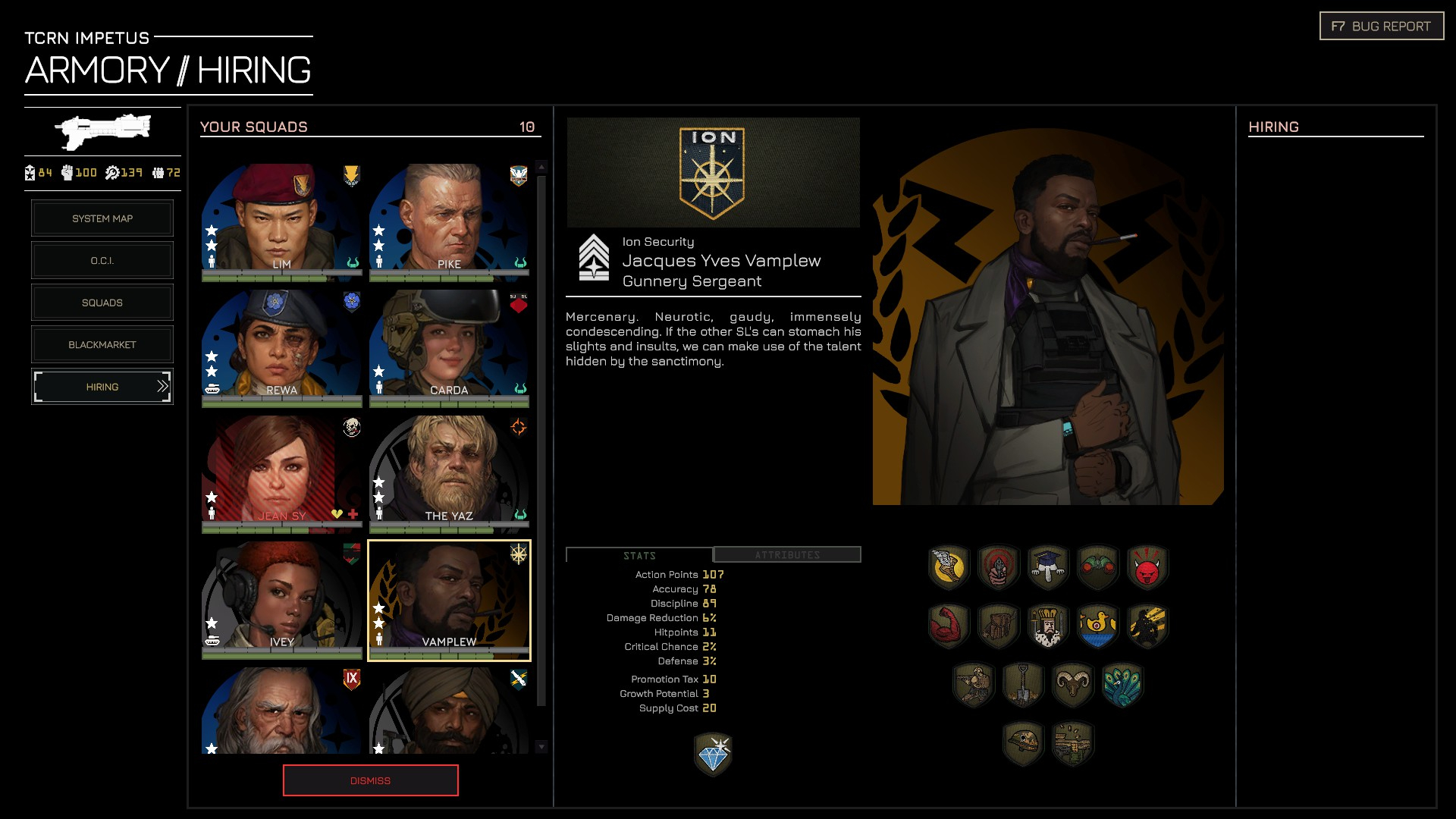The width and height of the screenshot is (1456, 819).
Task: Select squad leader The Yaz
Action: point(449,472)
